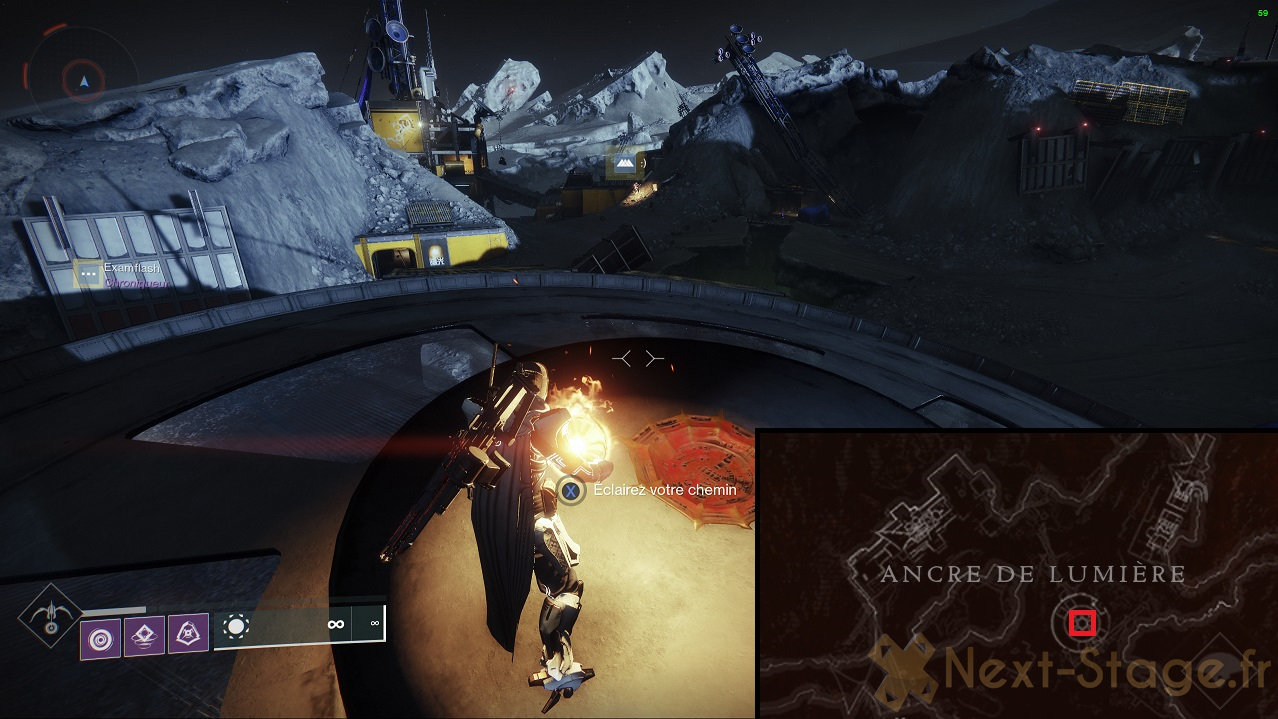
Task: Click the red square map marker
Action: (x=1082, y=624)
